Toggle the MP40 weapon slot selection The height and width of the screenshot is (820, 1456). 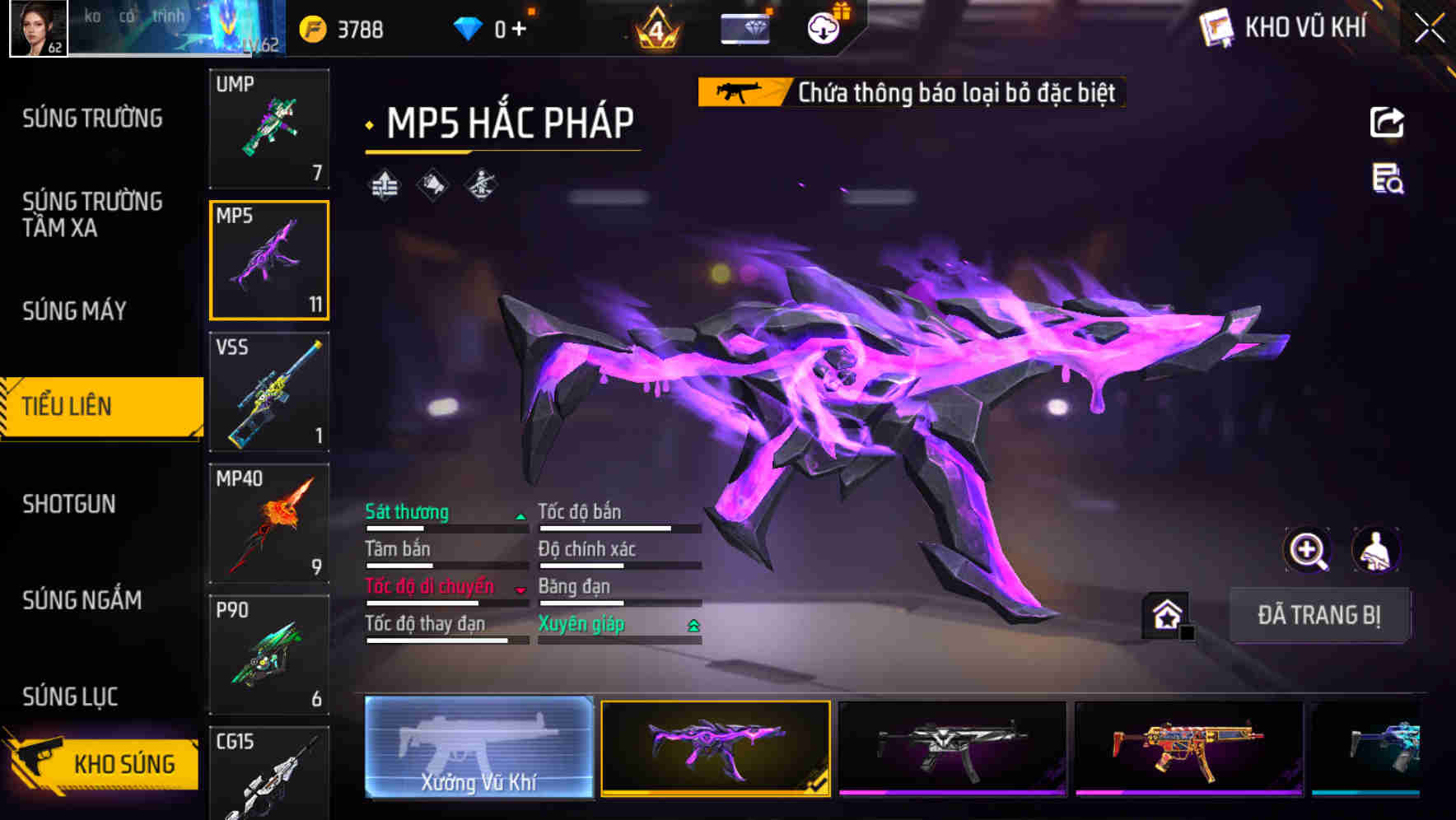click(269, 522)
